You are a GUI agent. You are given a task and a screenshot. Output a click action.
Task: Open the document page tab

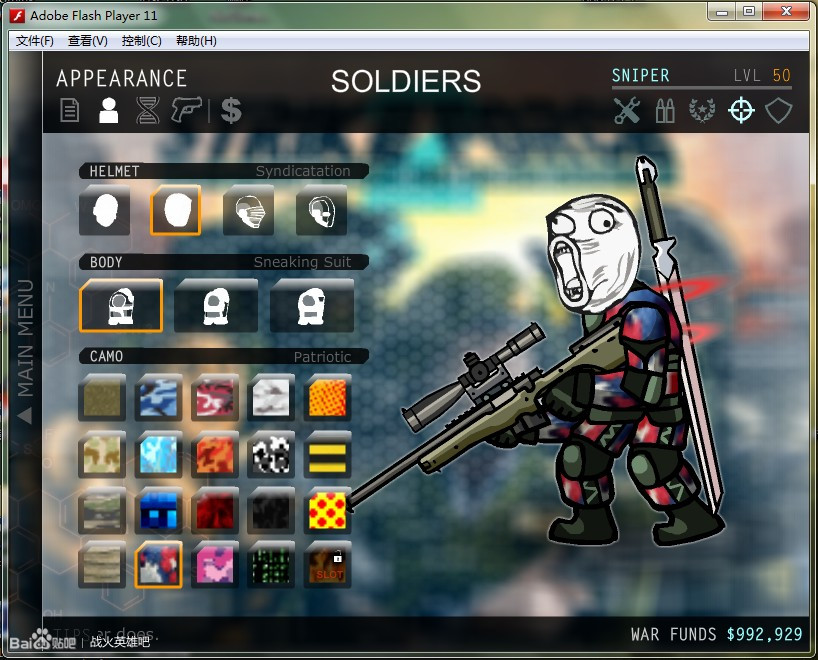[70, 110]
